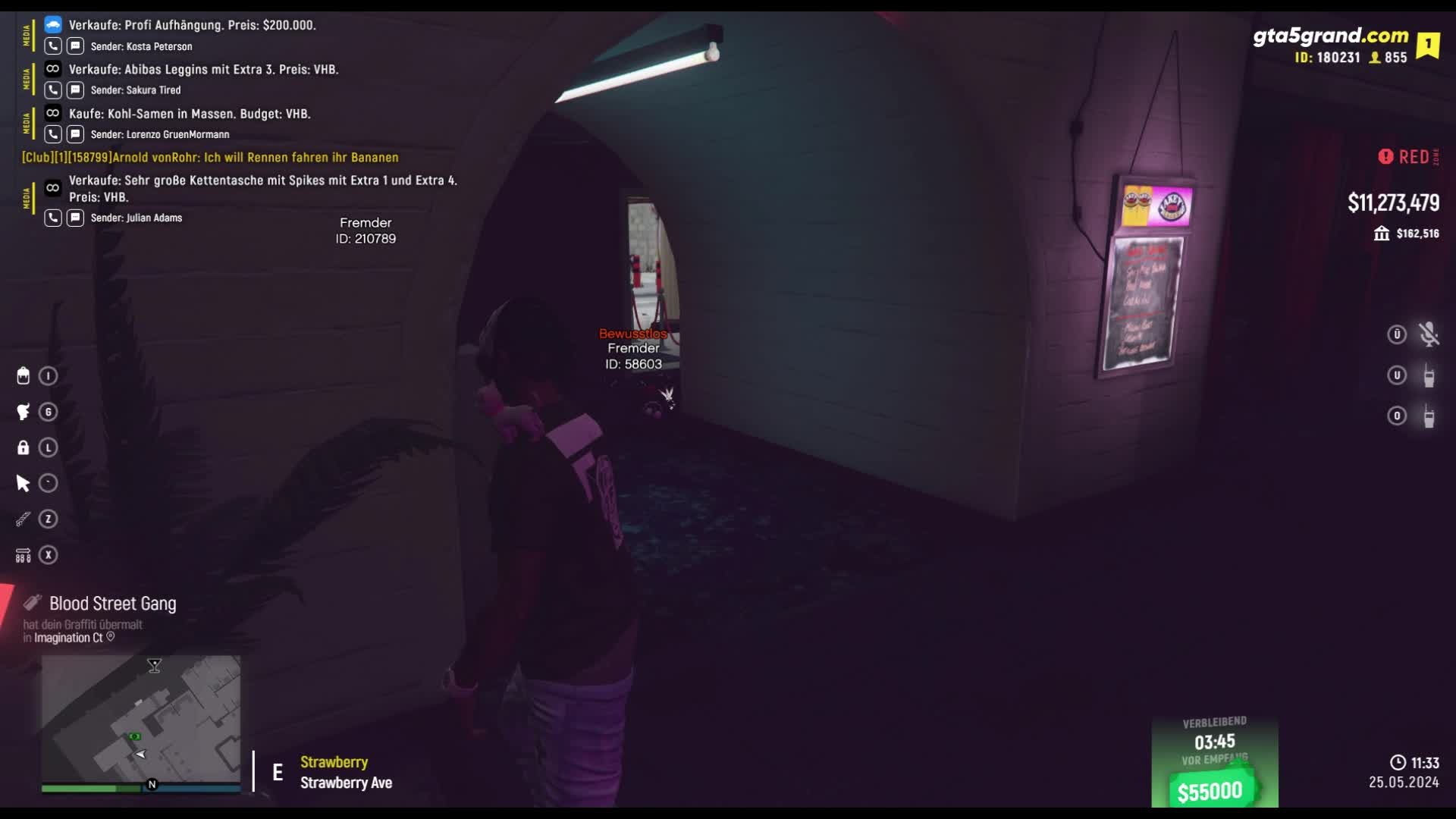The image size is (1456, 819).
Task: Open the arrow-over-people icon
Action: tap(24, 555)
